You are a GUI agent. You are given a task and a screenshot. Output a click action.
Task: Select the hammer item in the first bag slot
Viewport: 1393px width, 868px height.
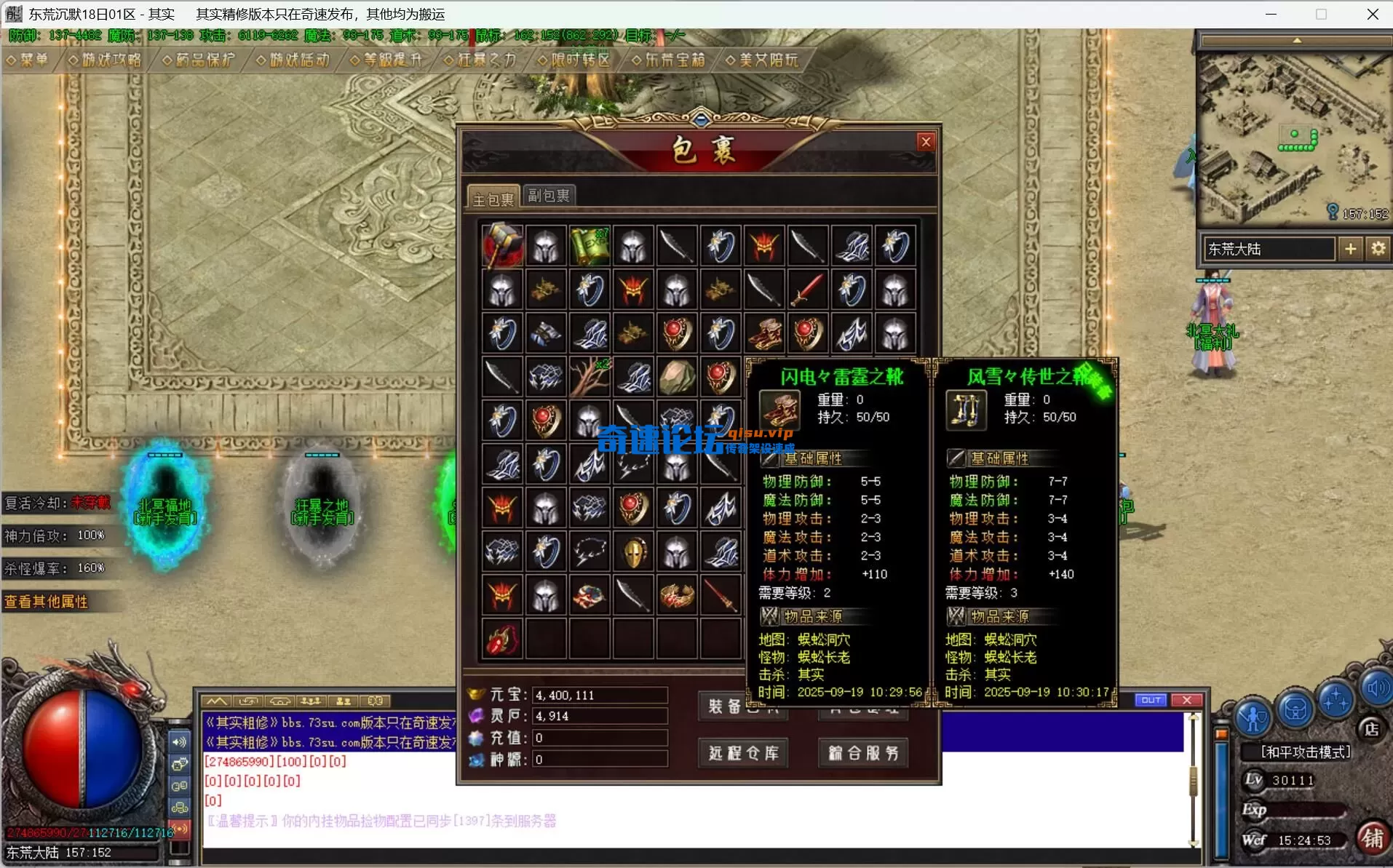tap(502, 245)
